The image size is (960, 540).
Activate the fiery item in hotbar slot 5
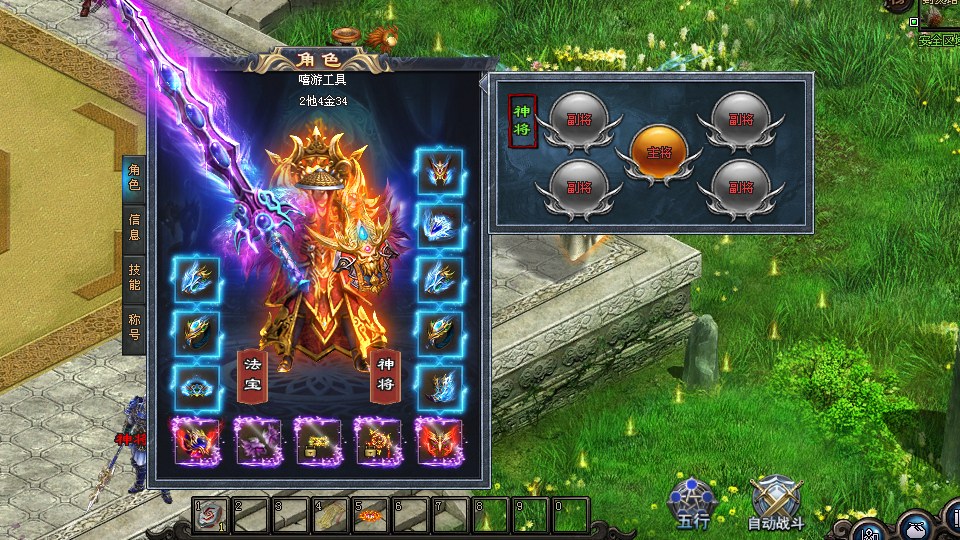click(x=371, y=515)
